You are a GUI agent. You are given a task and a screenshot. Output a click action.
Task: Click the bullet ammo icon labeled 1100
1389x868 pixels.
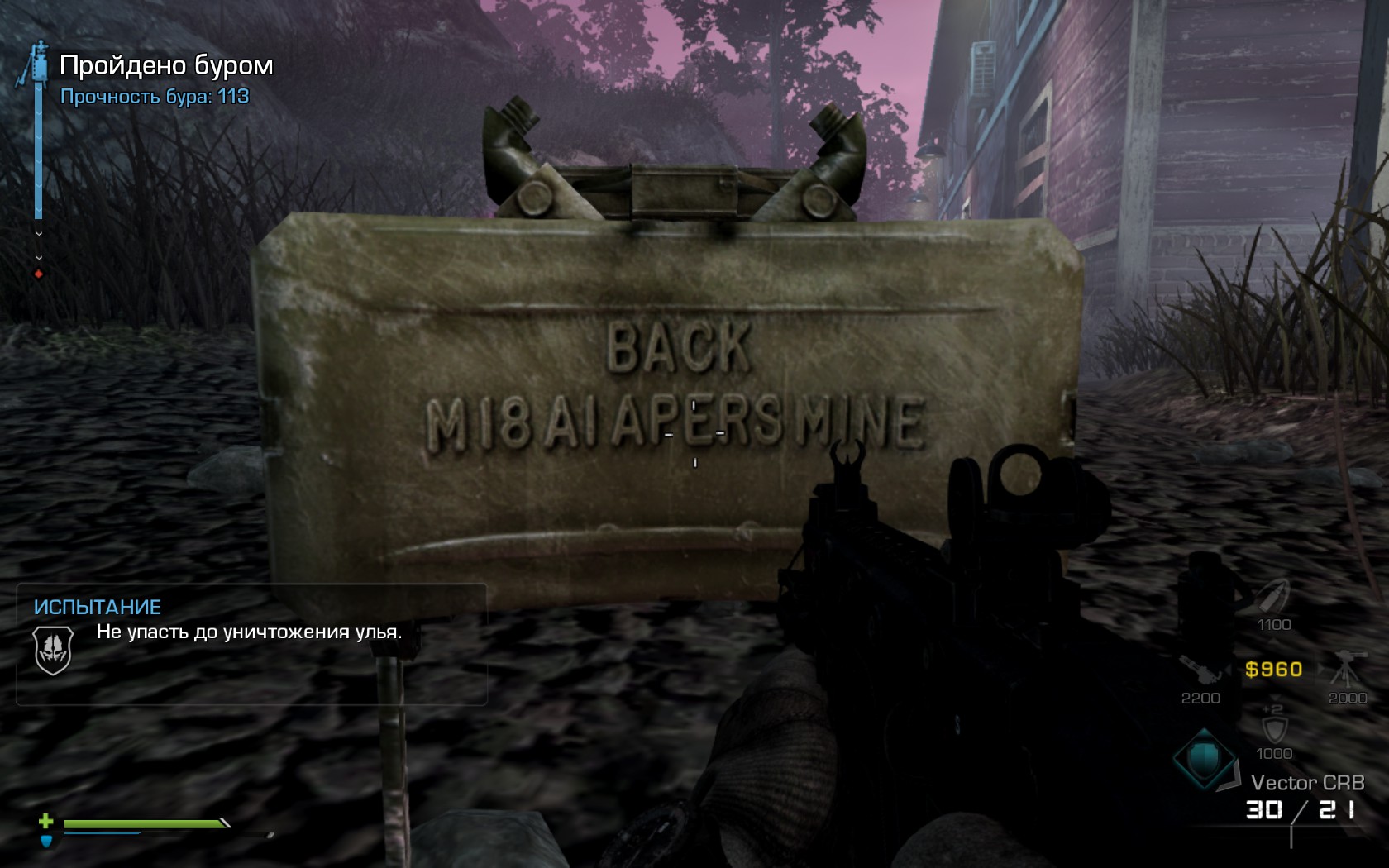tap(1272, 596)
